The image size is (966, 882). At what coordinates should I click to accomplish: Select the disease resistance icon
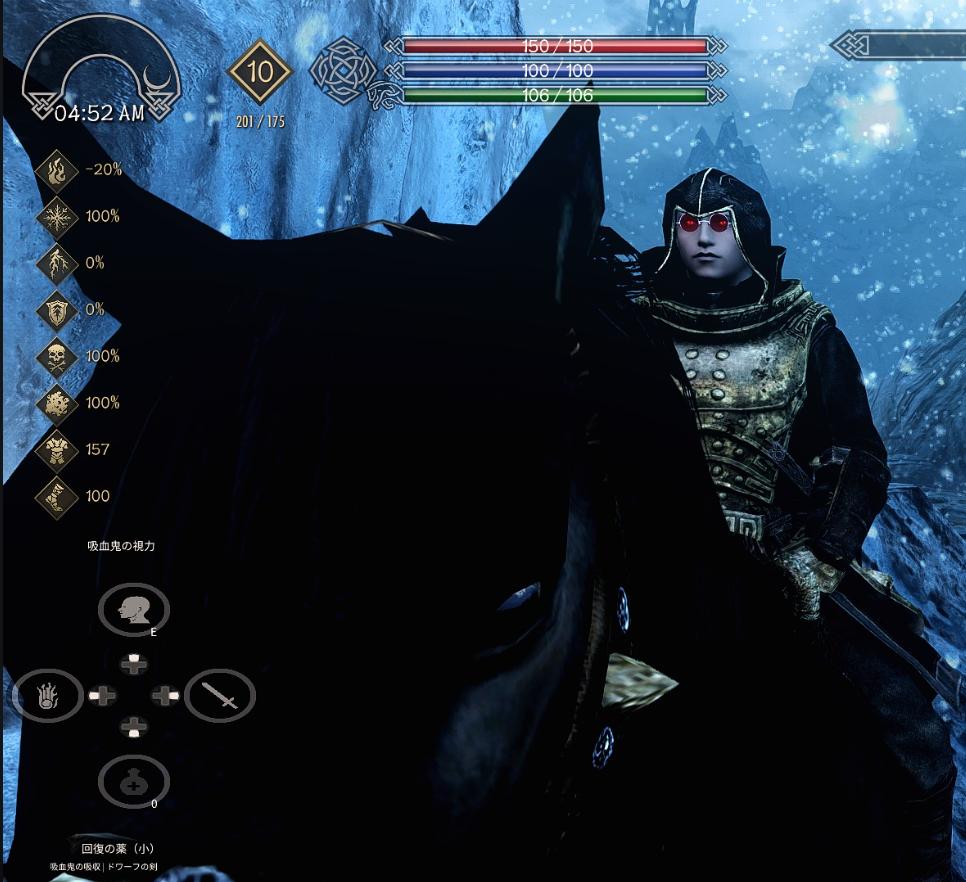pos(57,403)
